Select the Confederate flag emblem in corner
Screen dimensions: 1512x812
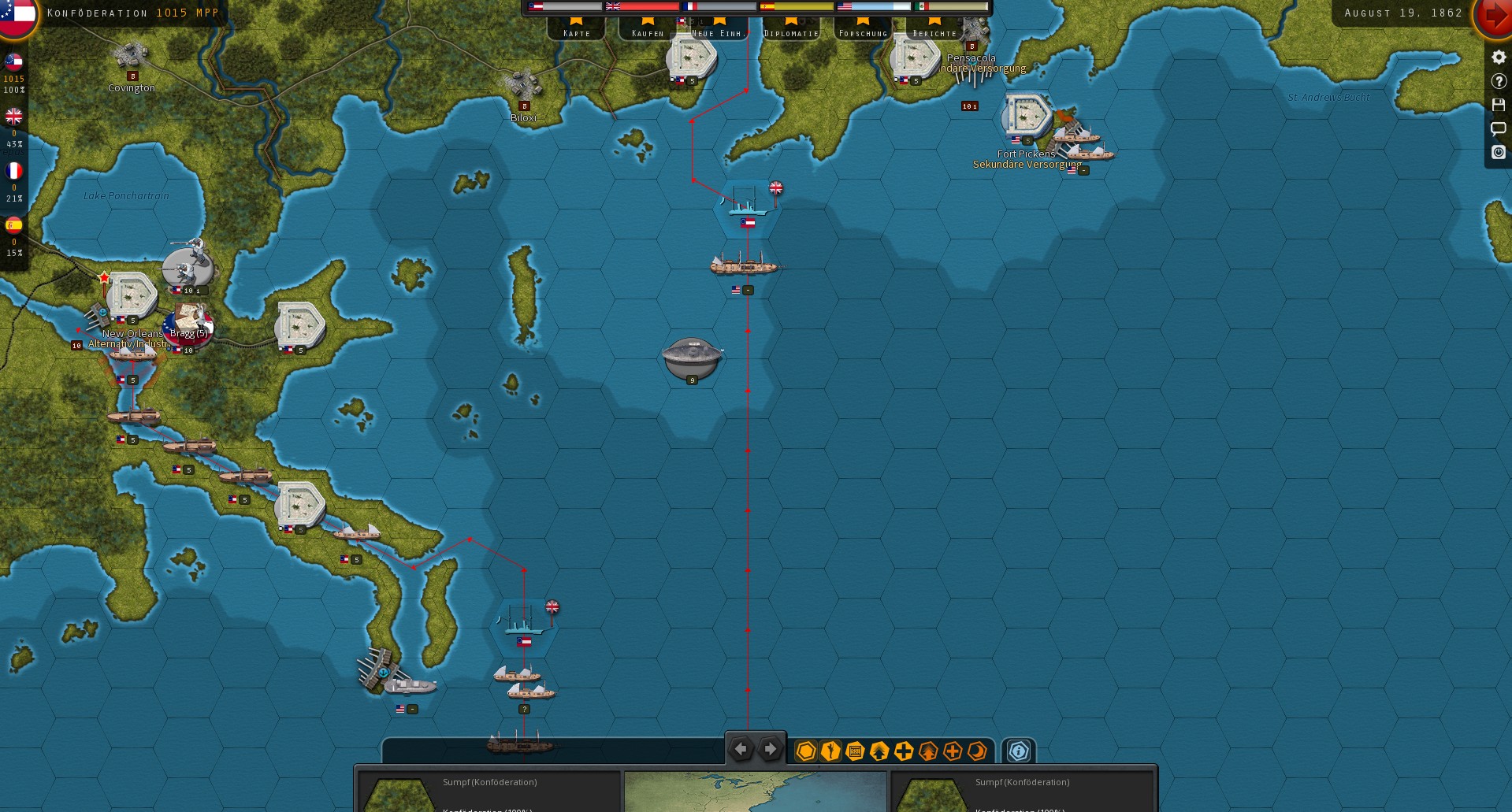pos(17,14)
